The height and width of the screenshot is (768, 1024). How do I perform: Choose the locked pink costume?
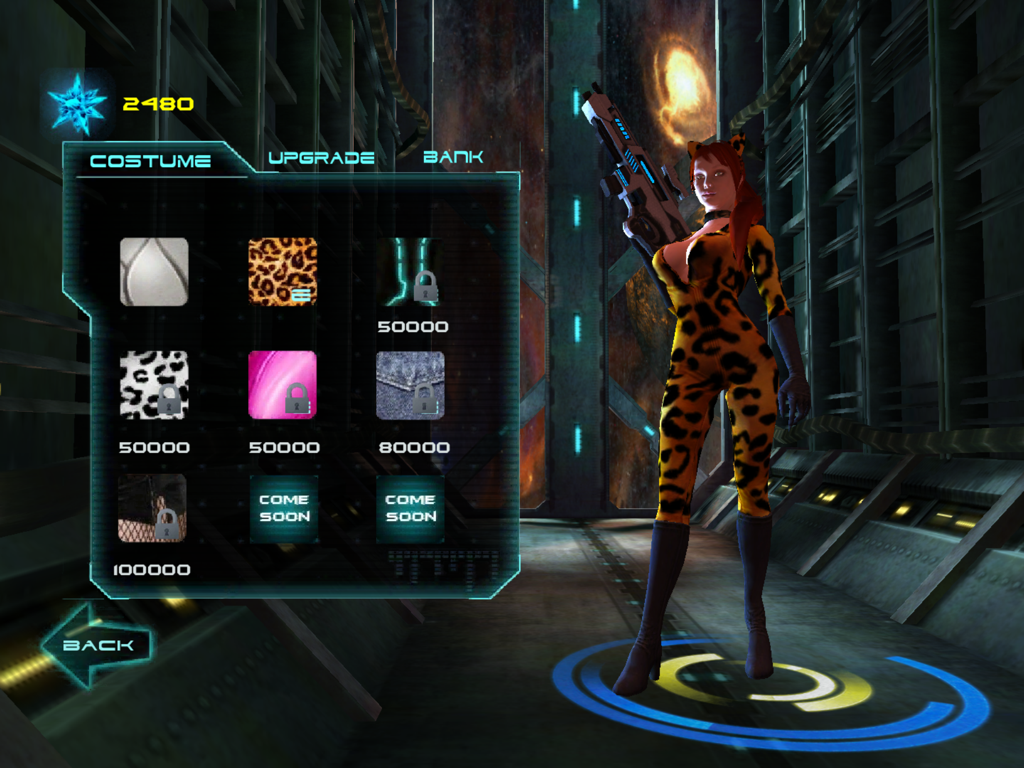(x=283, y=385)
